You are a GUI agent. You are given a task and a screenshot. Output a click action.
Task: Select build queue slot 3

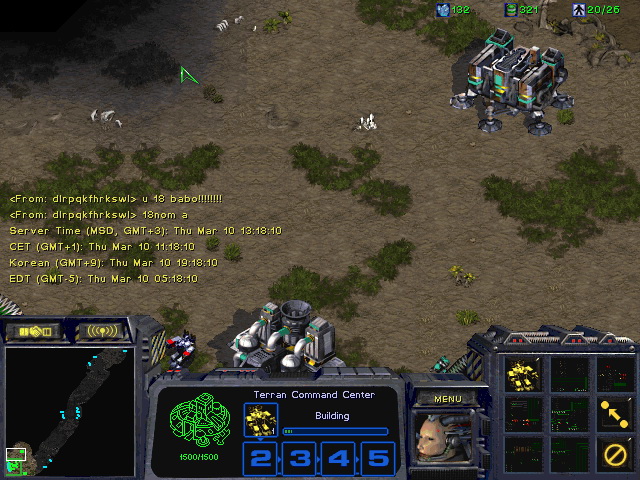(299, 459)
